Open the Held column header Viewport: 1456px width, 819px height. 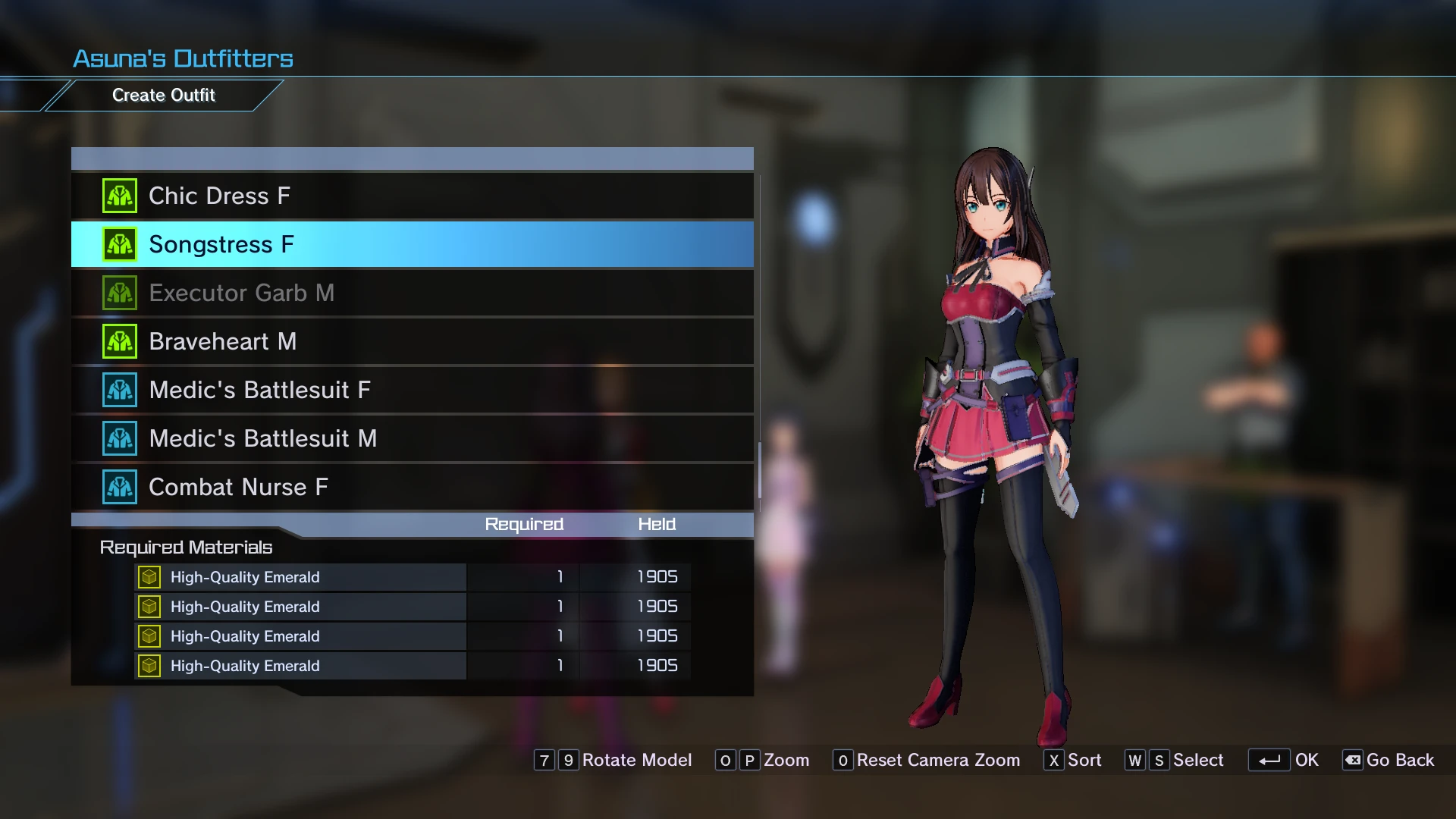[657, 524]
